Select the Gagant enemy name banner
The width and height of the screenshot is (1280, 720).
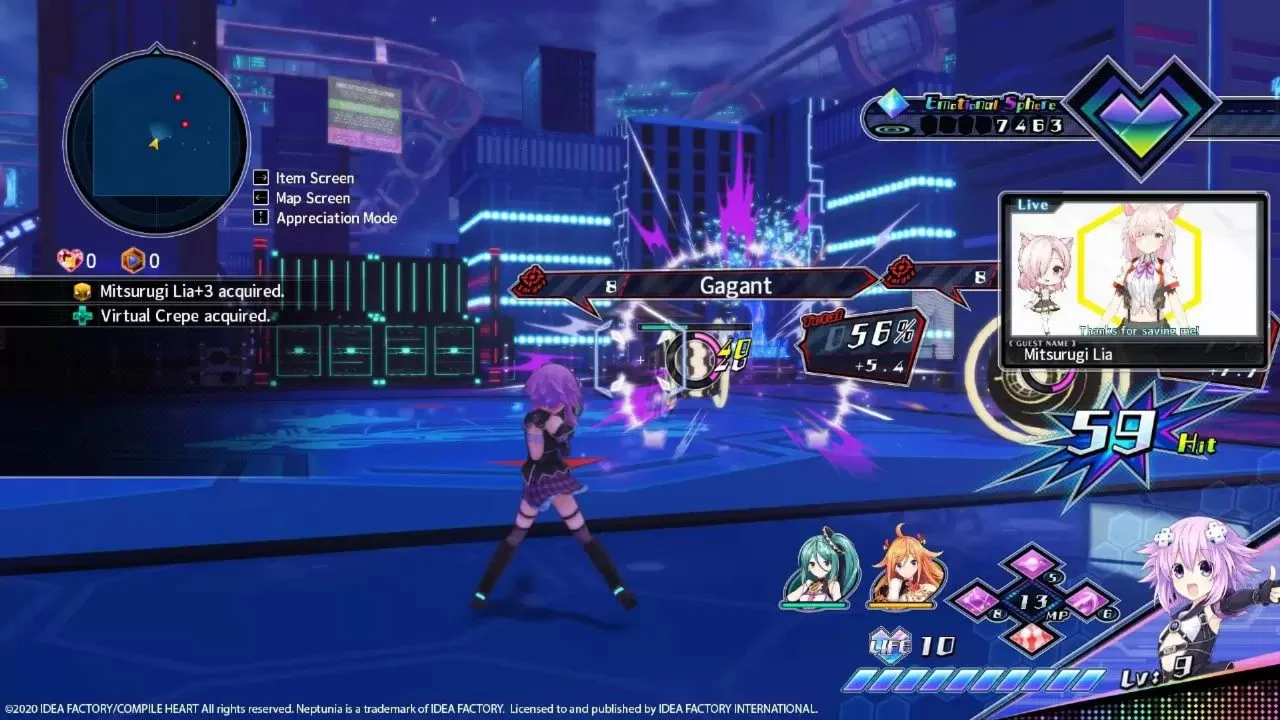[735, 285]
